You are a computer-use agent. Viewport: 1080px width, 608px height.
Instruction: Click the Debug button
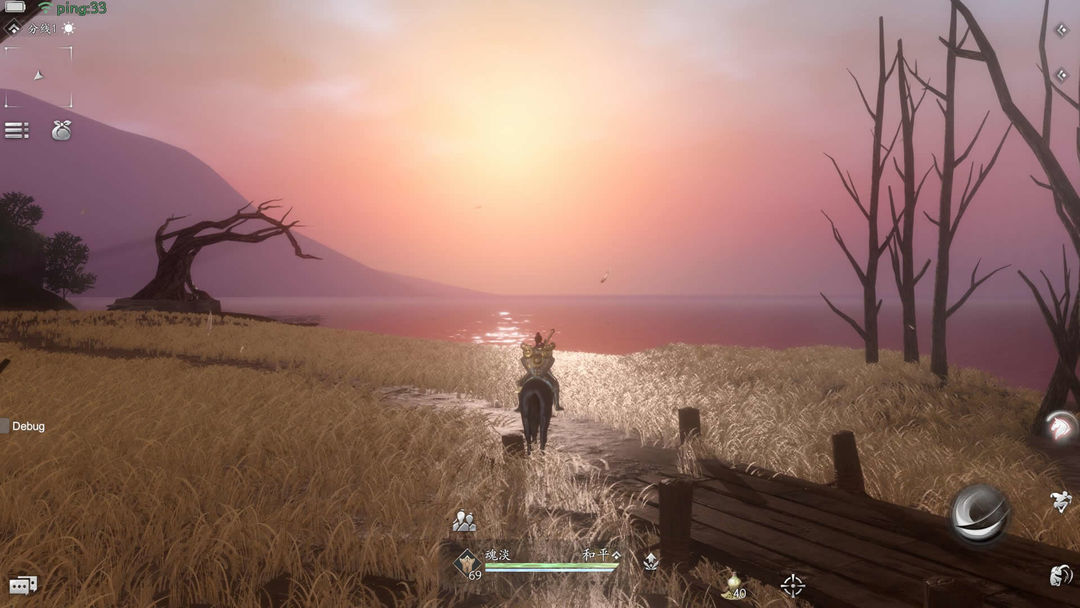click(24, 426)
